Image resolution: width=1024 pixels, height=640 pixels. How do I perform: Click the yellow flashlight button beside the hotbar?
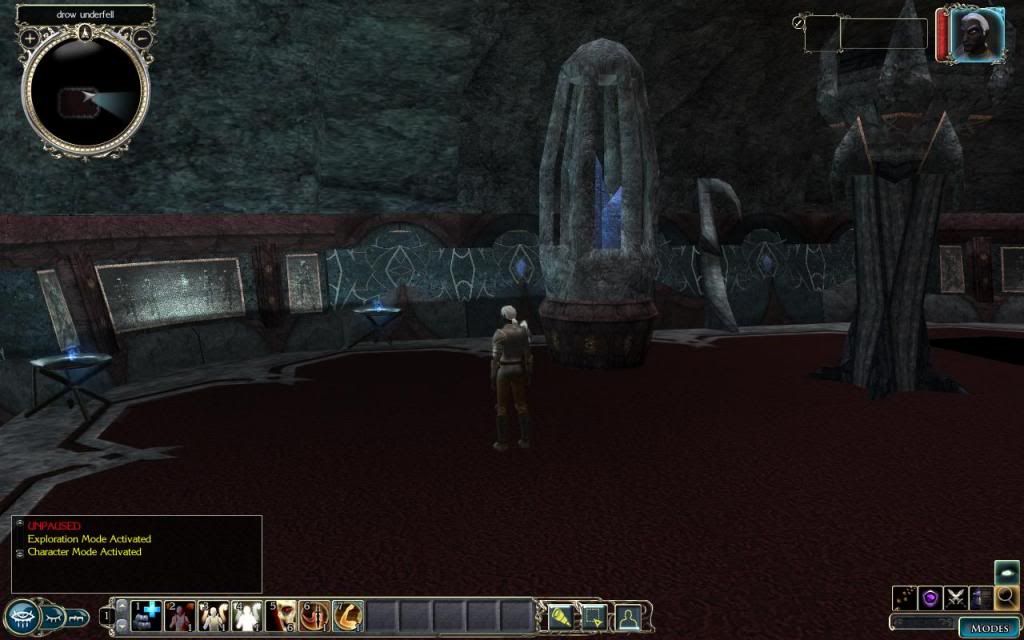[559, 617]
